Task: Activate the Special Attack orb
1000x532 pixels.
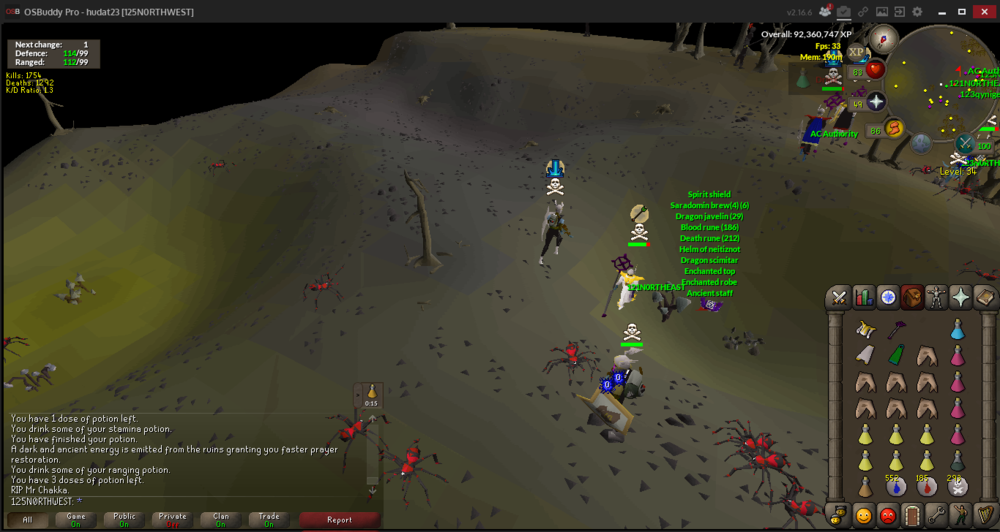Action: pyautogui.click(x=965, y=144)
